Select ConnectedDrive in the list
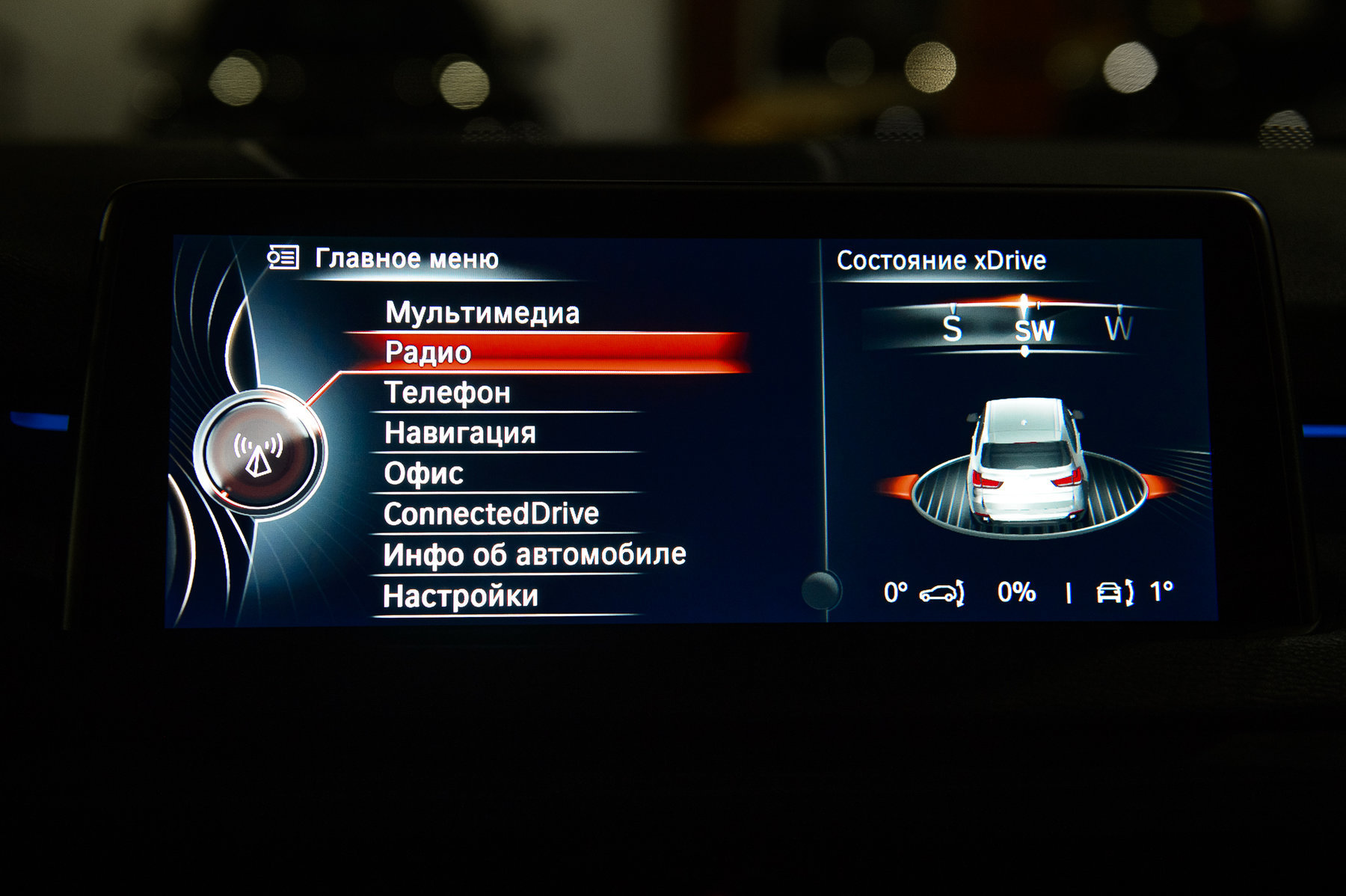 (x=491, y=515)
